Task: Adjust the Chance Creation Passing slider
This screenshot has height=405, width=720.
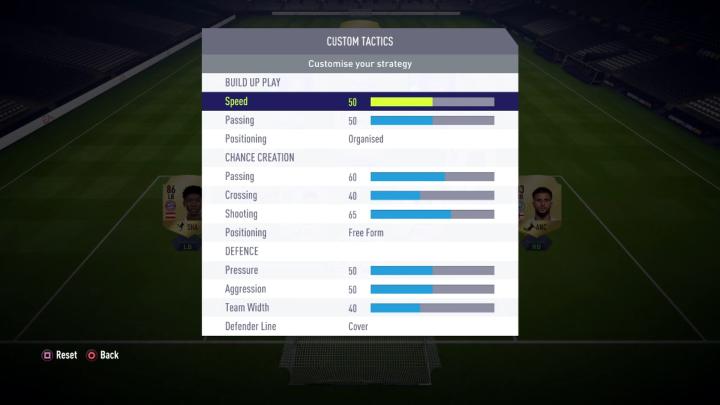Action: [432, 177]
